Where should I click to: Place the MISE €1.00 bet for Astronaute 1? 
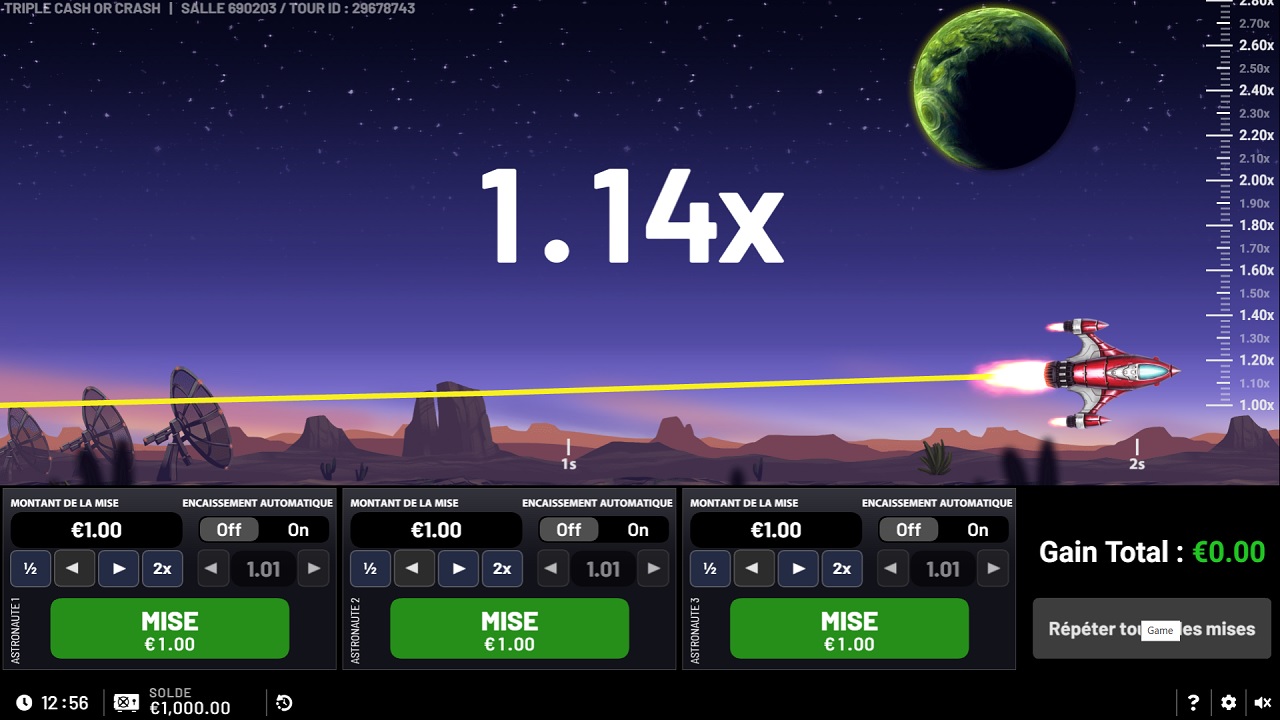[x=169, y=628]
